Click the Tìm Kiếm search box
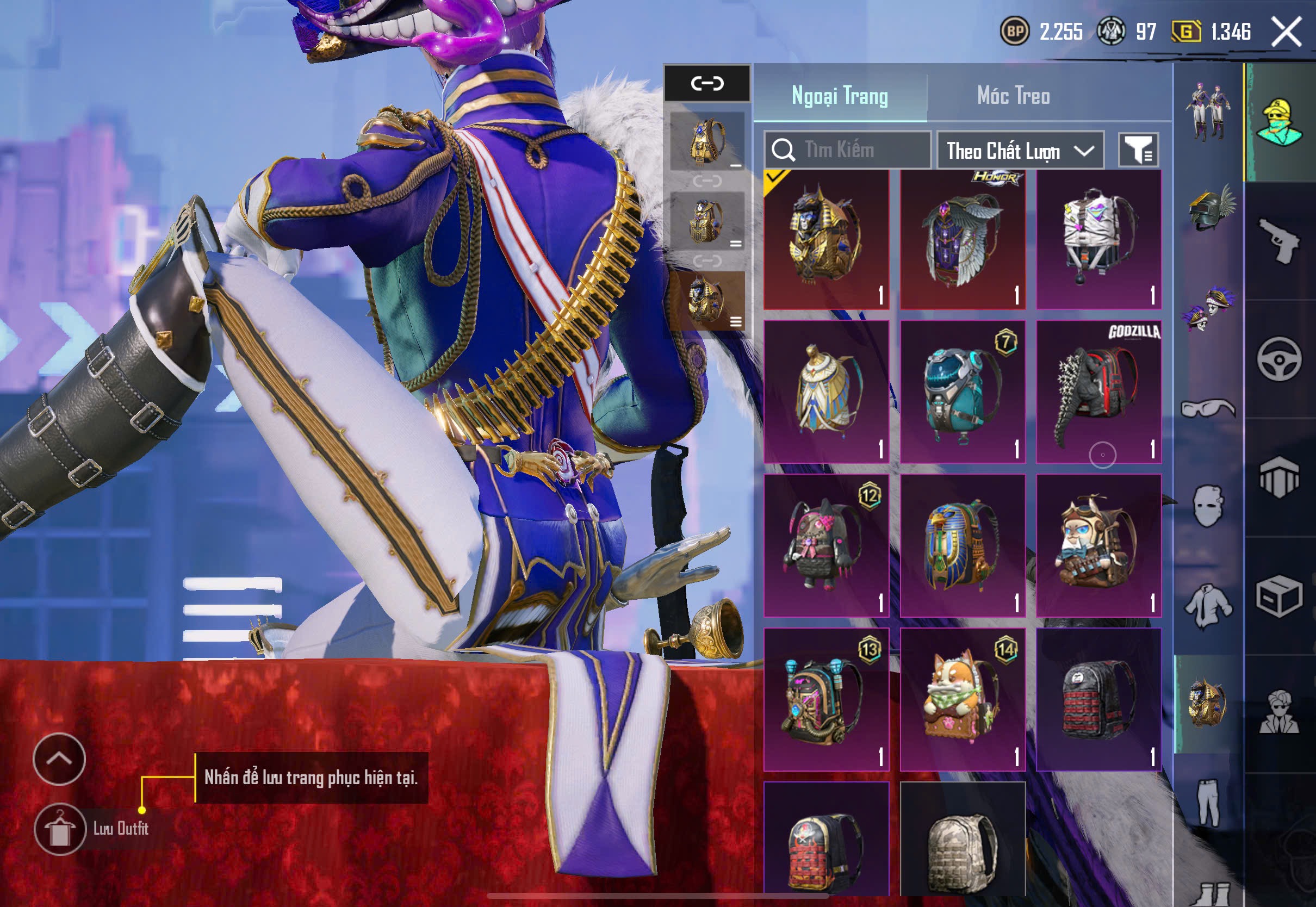The width and height of the screenshot is (1316, 907). (x=847, y=150)
